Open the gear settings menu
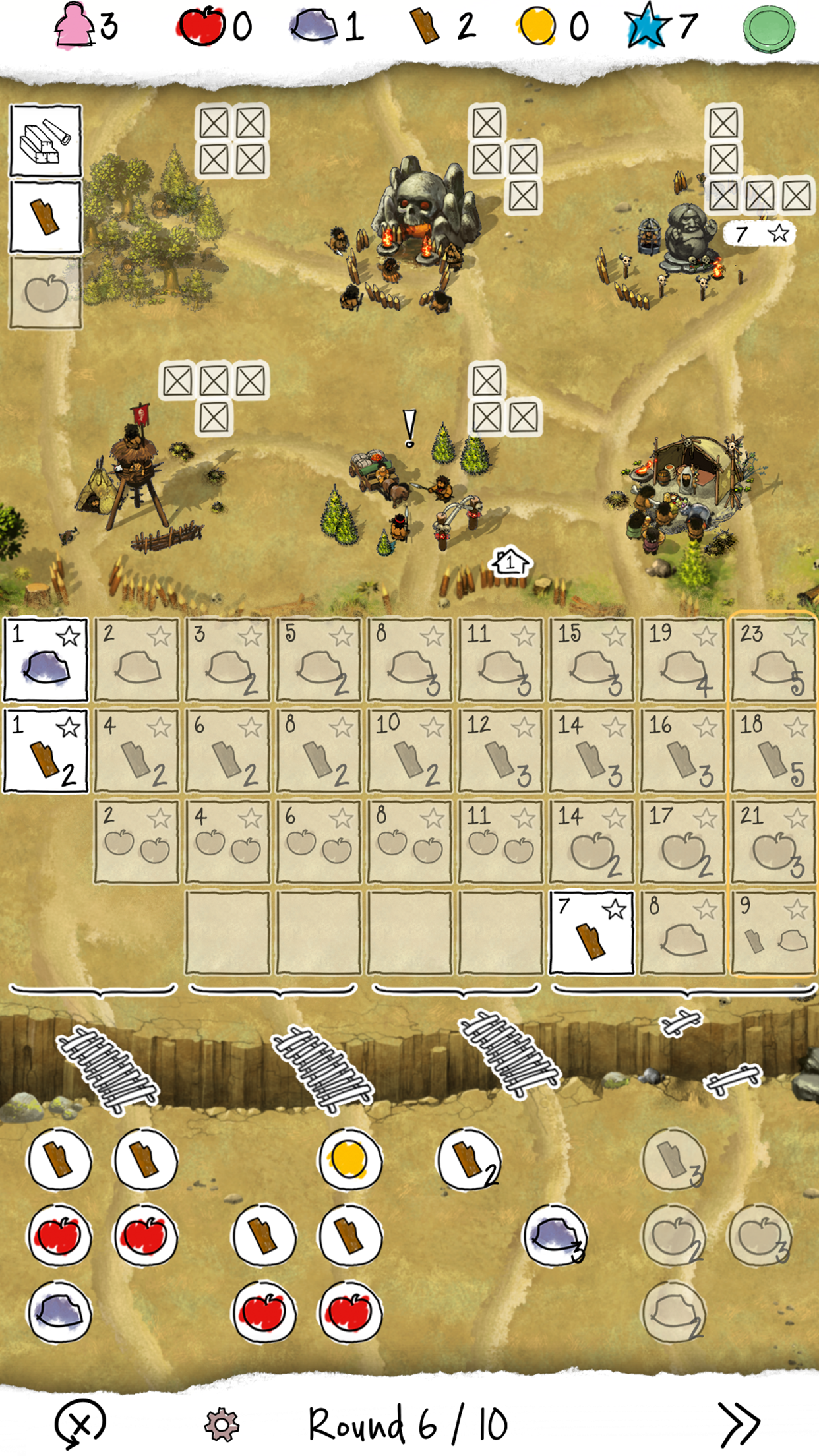 coord(222,1424)
